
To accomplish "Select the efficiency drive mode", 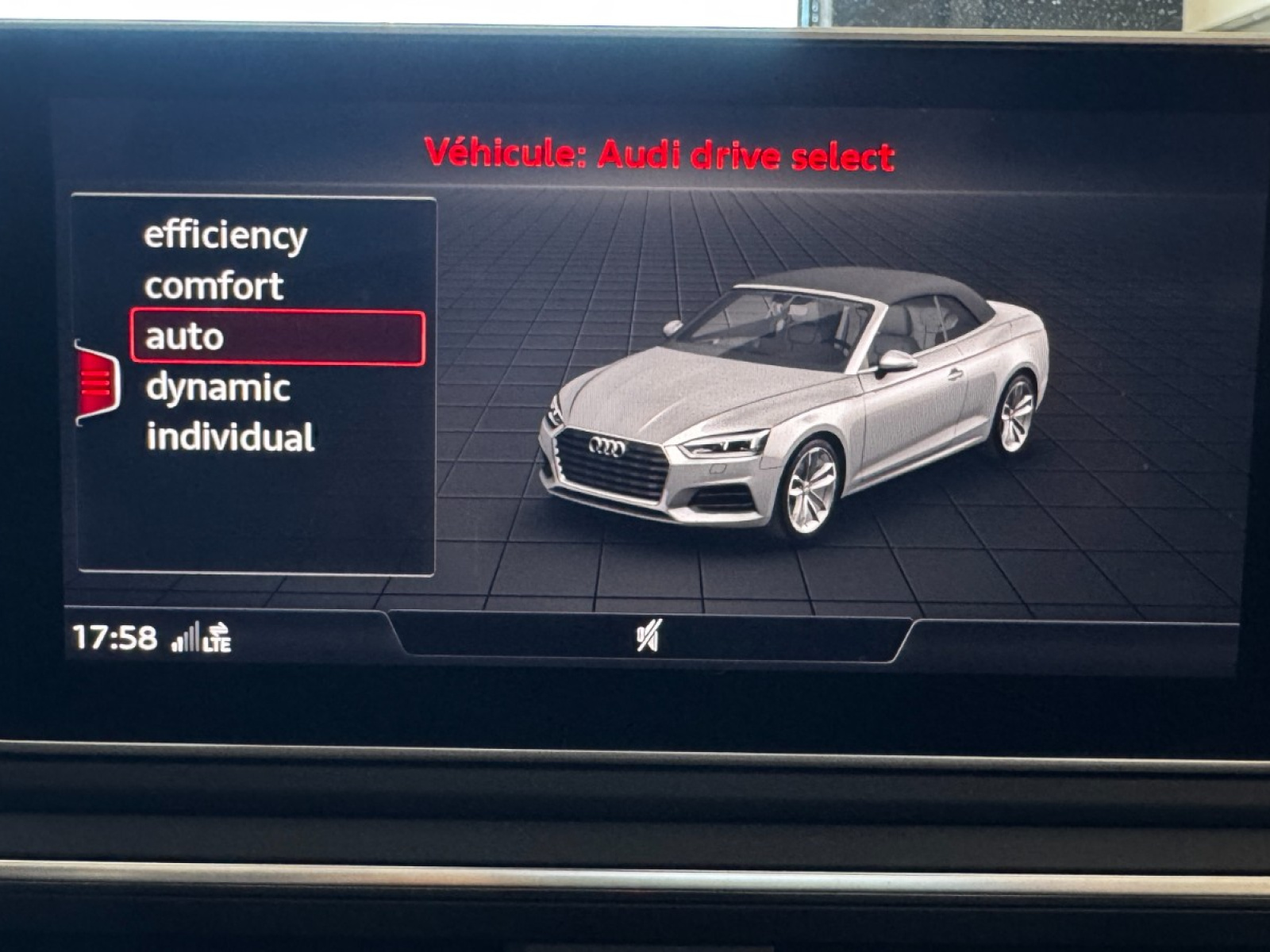I will [x=225, y=236].
